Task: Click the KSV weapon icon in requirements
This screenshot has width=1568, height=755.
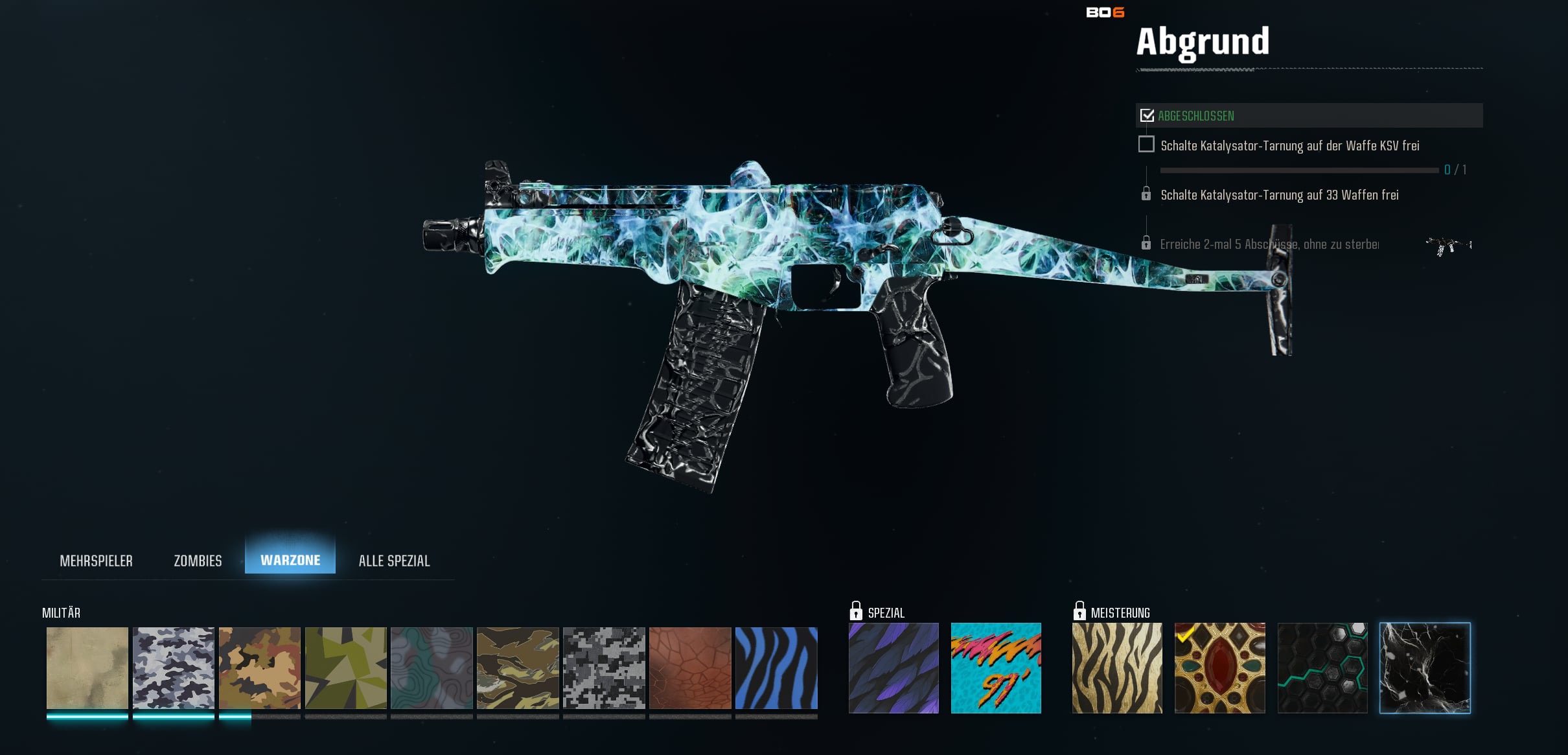Action: tap(1449, 246)
